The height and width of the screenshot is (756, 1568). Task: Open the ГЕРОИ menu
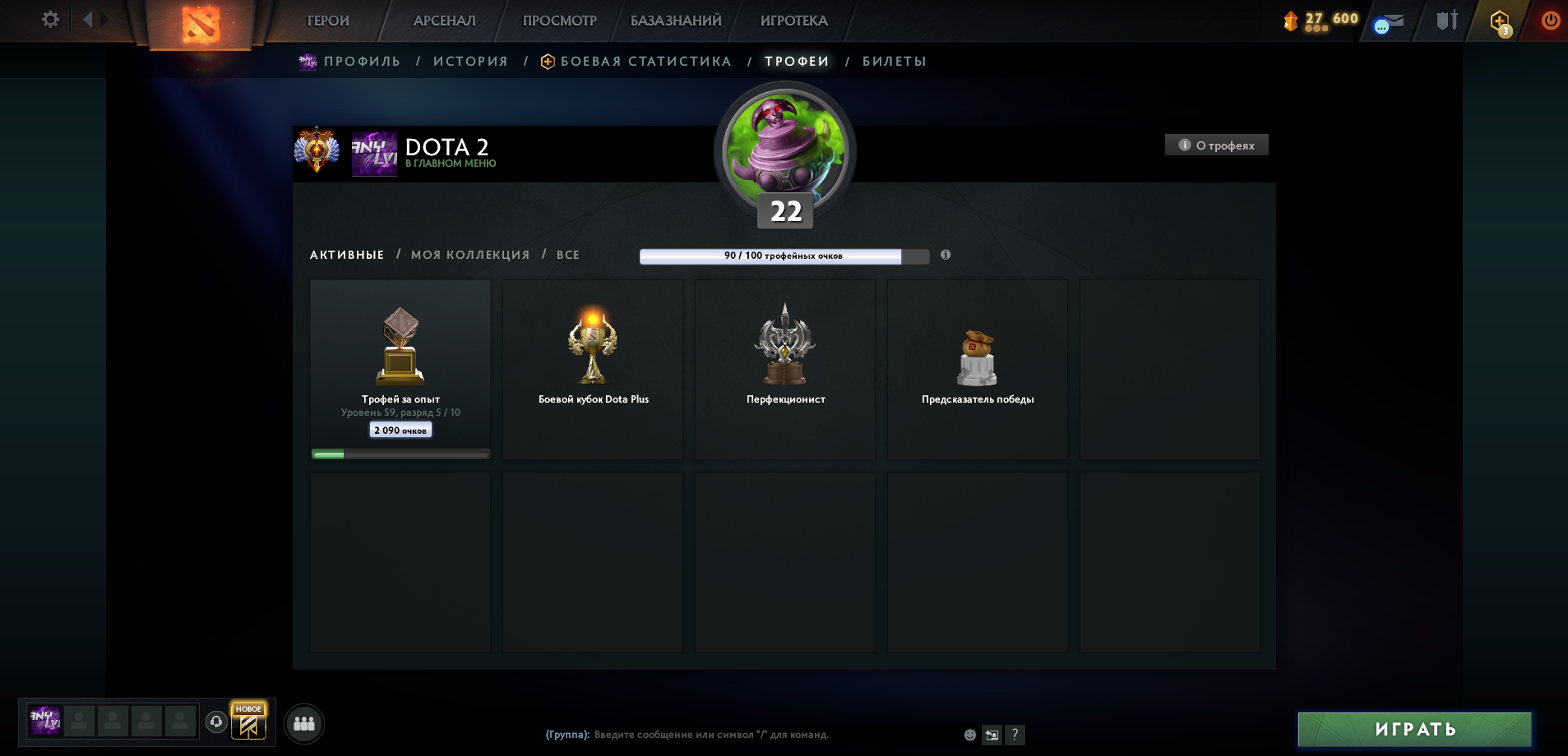click(x=326, y=20)
